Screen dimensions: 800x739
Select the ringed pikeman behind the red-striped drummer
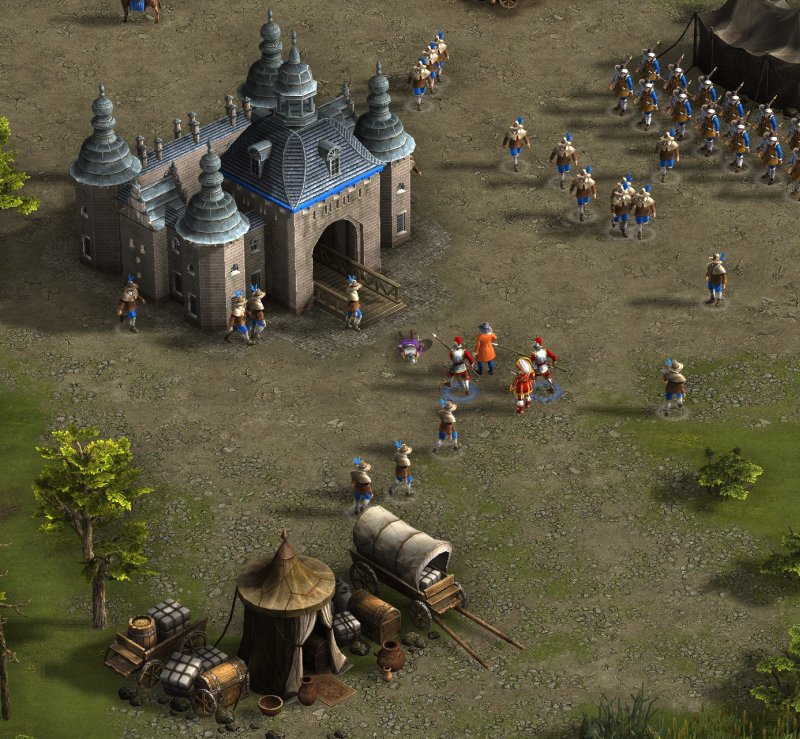point(542,365)
